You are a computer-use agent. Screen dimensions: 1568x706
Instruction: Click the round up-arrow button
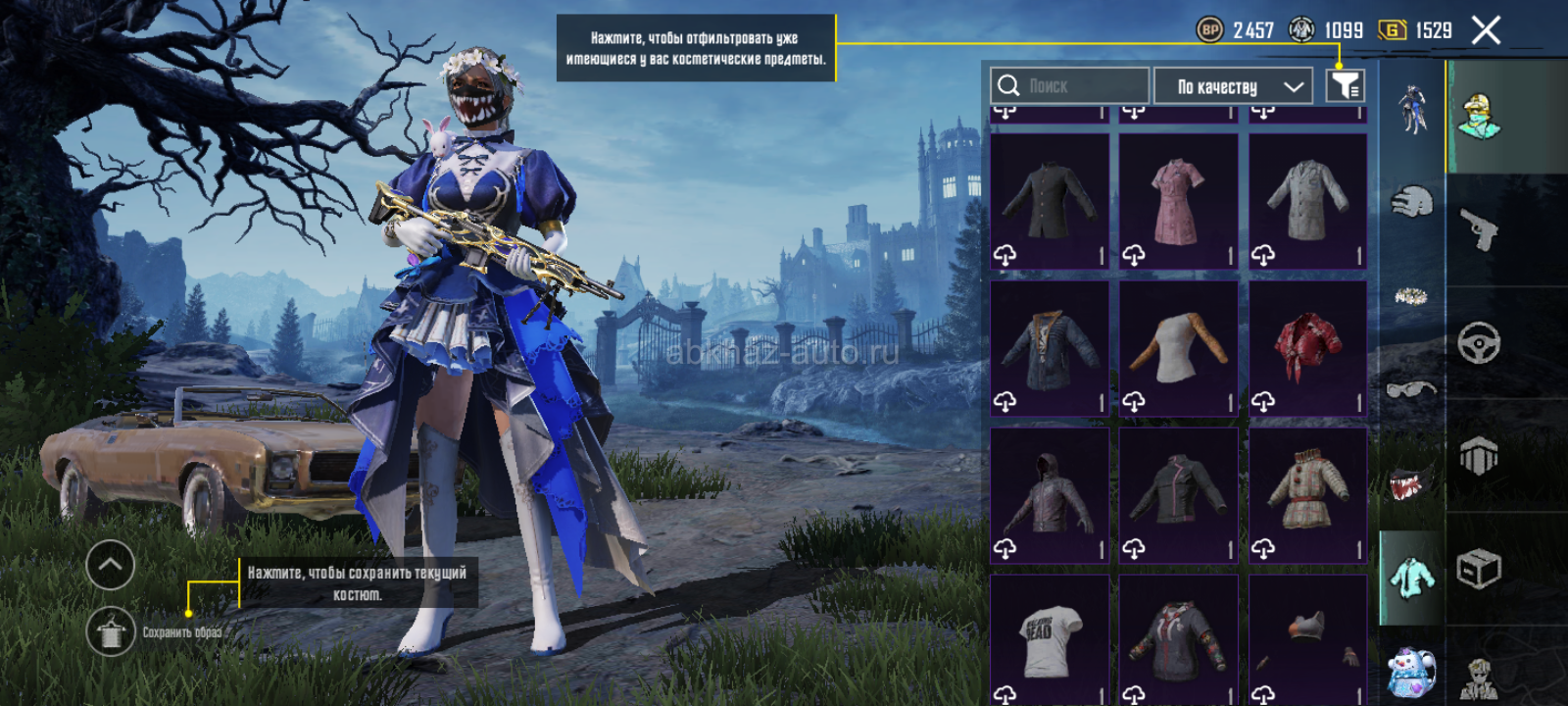click(x=111, y=565)
